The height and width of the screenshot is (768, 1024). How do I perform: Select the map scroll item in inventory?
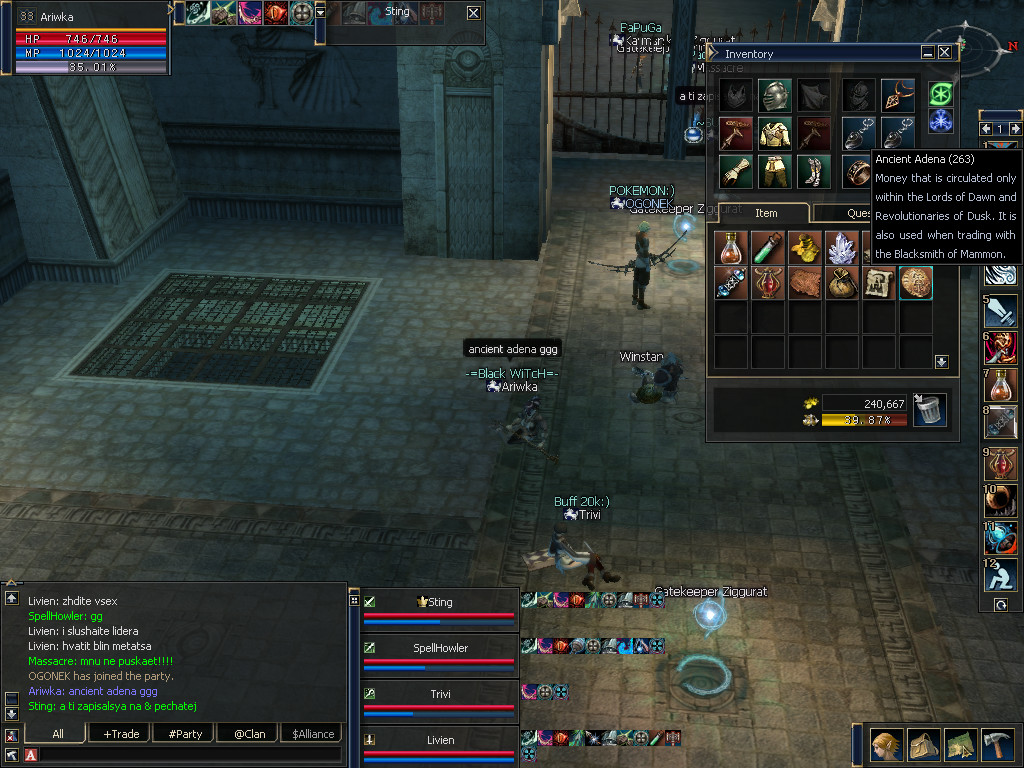coord(878,283)
